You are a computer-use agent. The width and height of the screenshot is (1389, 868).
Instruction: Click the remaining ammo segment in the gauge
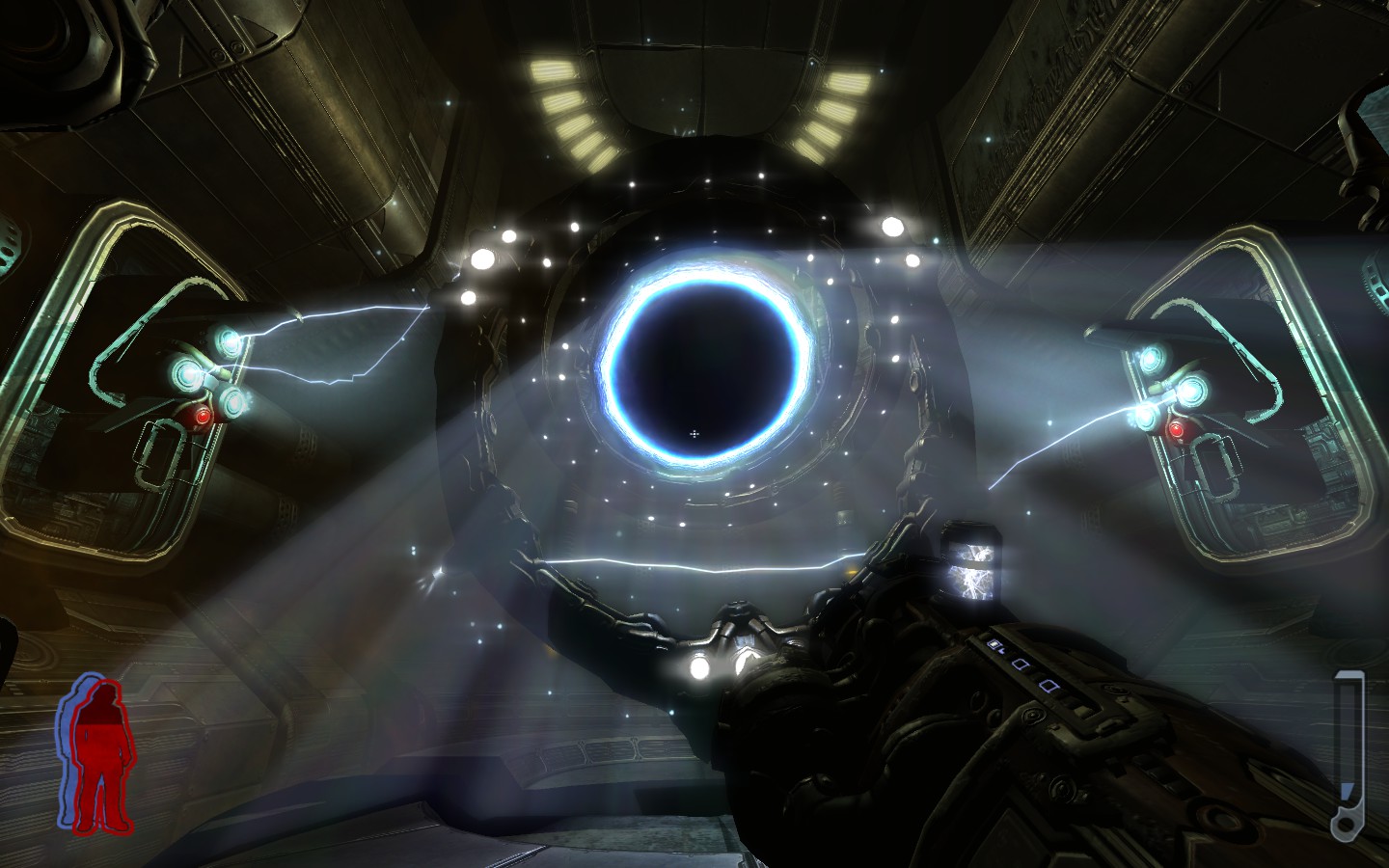[1348, 789]
